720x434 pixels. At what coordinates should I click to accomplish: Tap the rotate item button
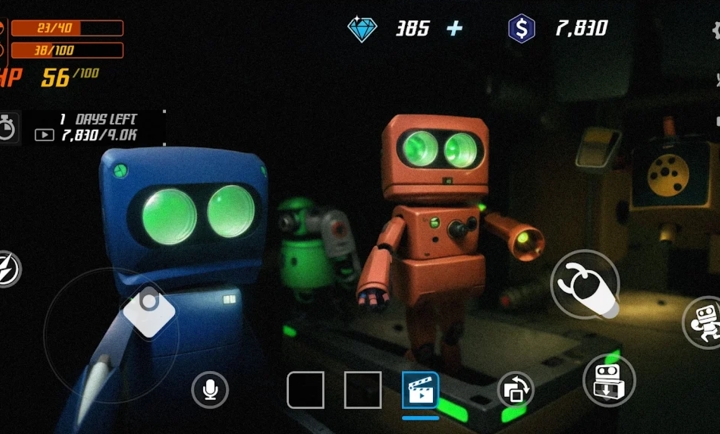516,389
